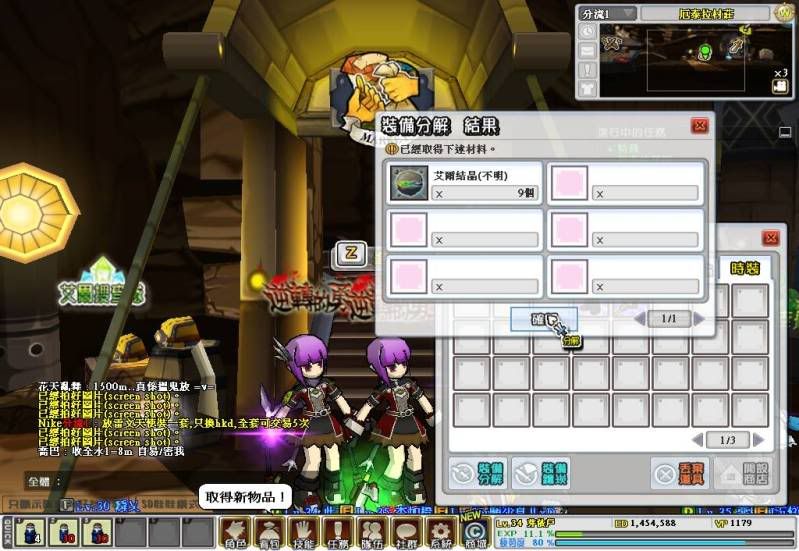Open the 社群 community menu
The height and width of the screenshot is (551, 799).
click(406, 531)
